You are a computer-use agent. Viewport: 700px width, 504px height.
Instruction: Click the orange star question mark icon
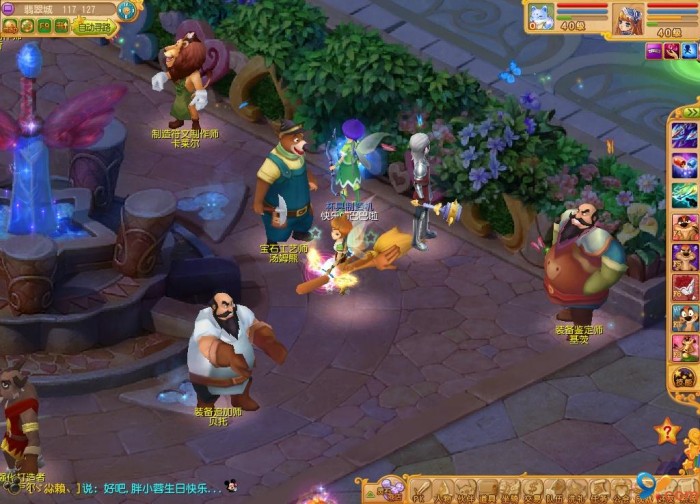click(x=667, y=432)
